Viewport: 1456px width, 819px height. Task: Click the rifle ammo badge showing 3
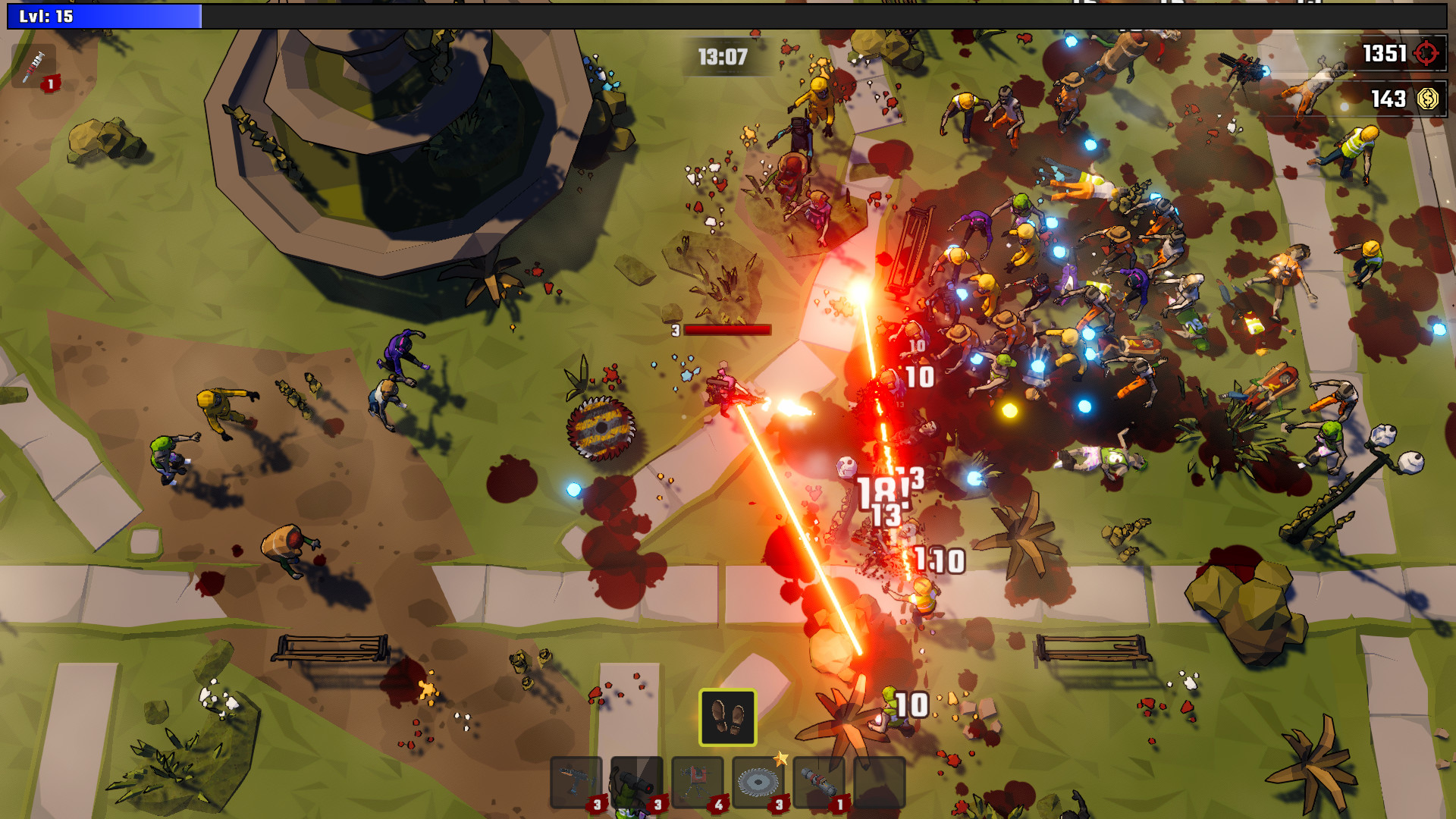point(598,804)
